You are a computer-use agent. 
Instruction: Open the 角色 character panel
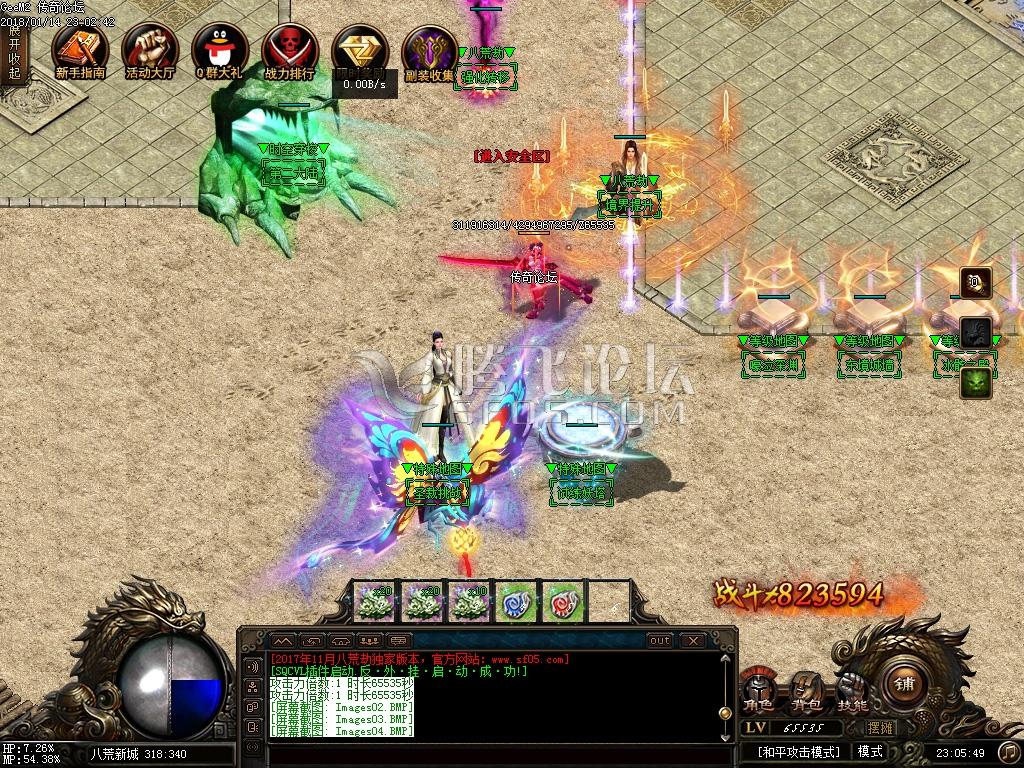pos(757,692)
